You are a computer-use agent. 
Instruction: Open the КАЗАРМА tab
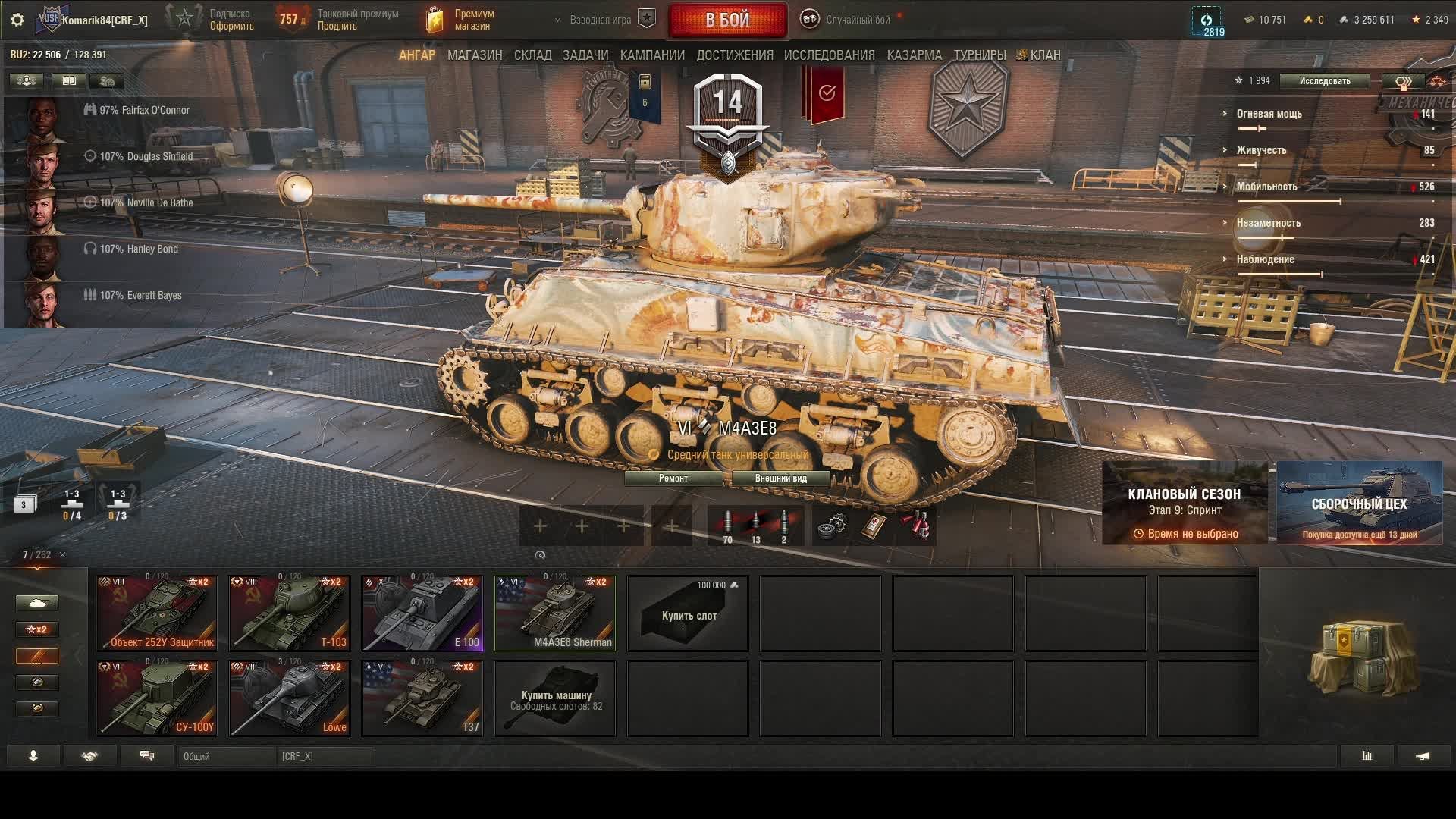coord(914,55)
